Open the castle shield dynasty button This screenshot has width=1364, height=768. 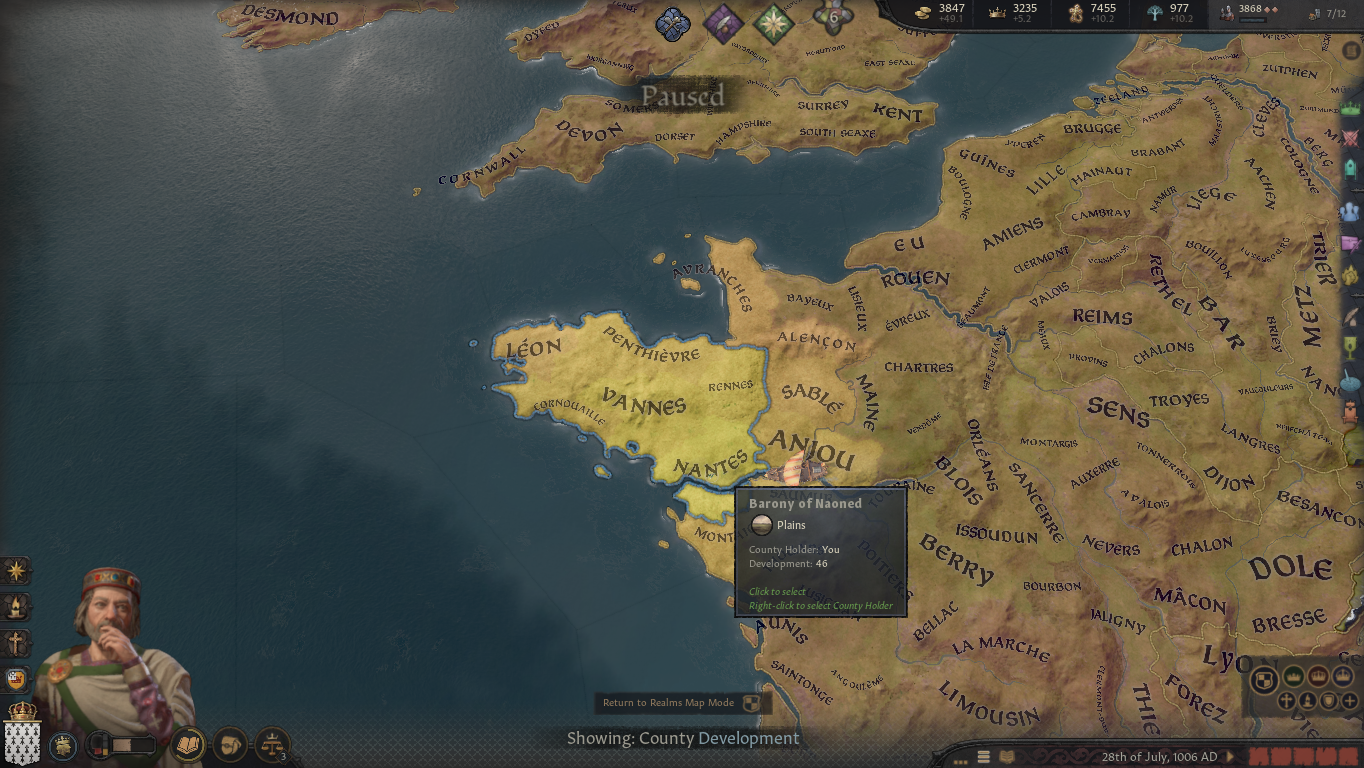tap(16, 679)
